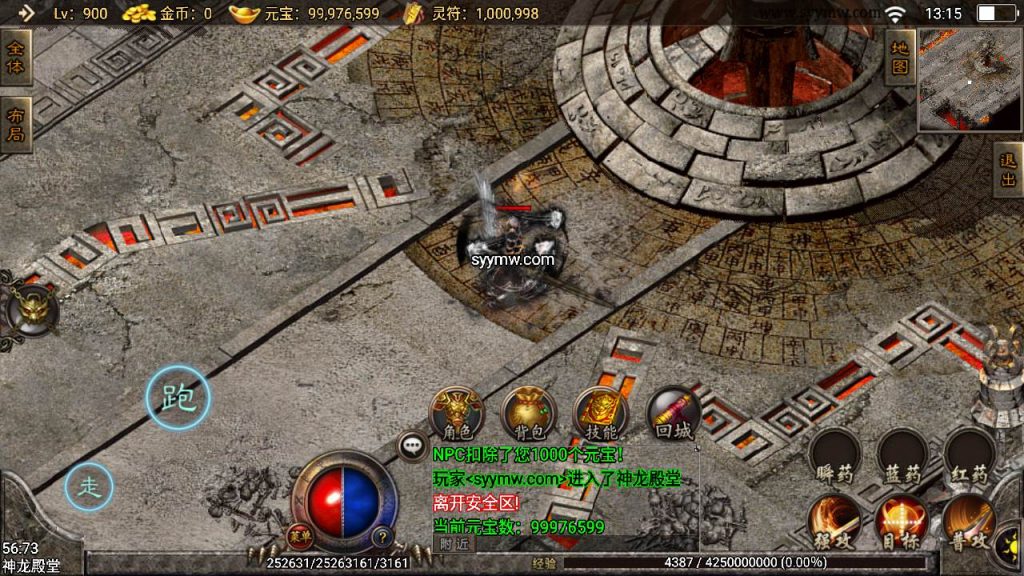Open the 技能 skills book

(x=600, y=413)
